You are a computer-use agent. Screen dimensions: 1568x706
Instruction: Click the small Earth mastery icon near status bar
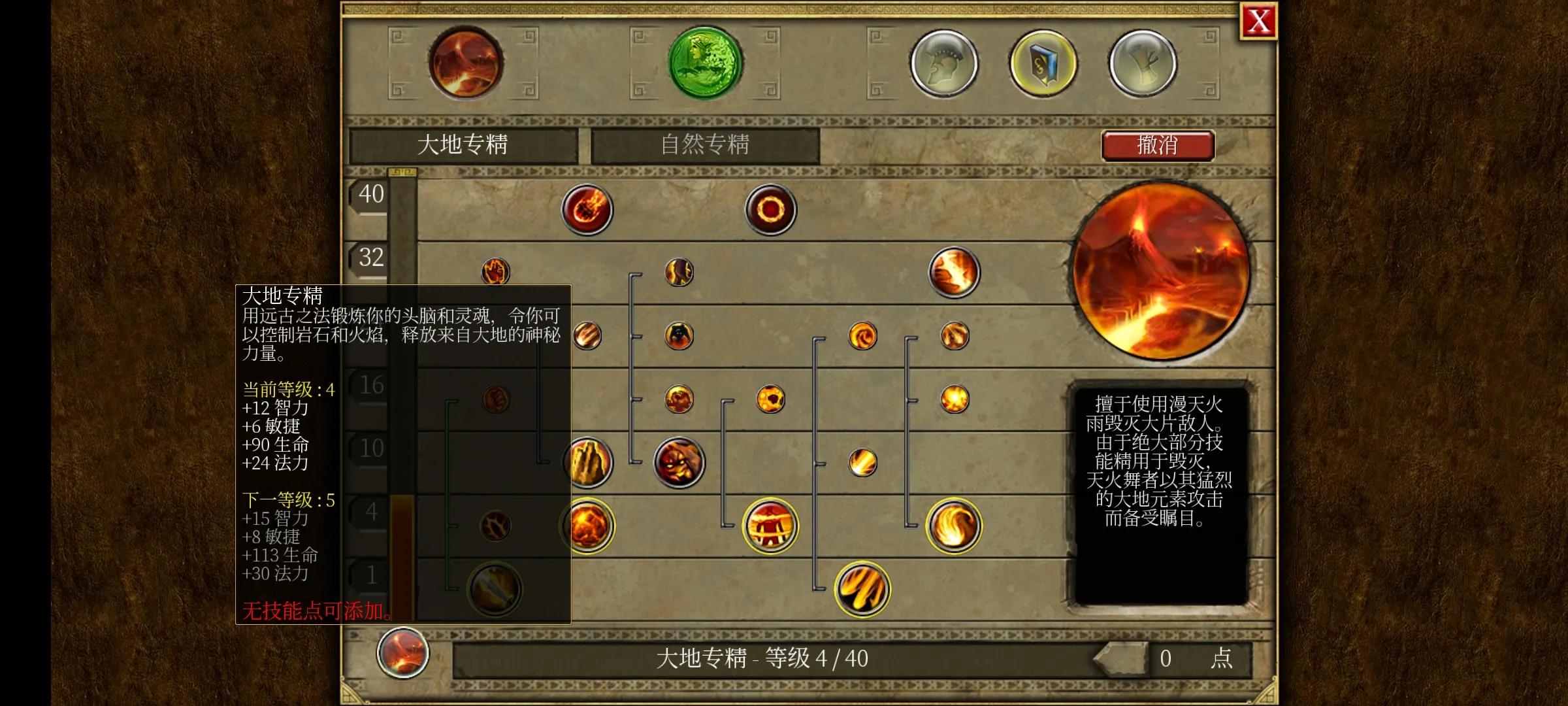click(403, 654)
